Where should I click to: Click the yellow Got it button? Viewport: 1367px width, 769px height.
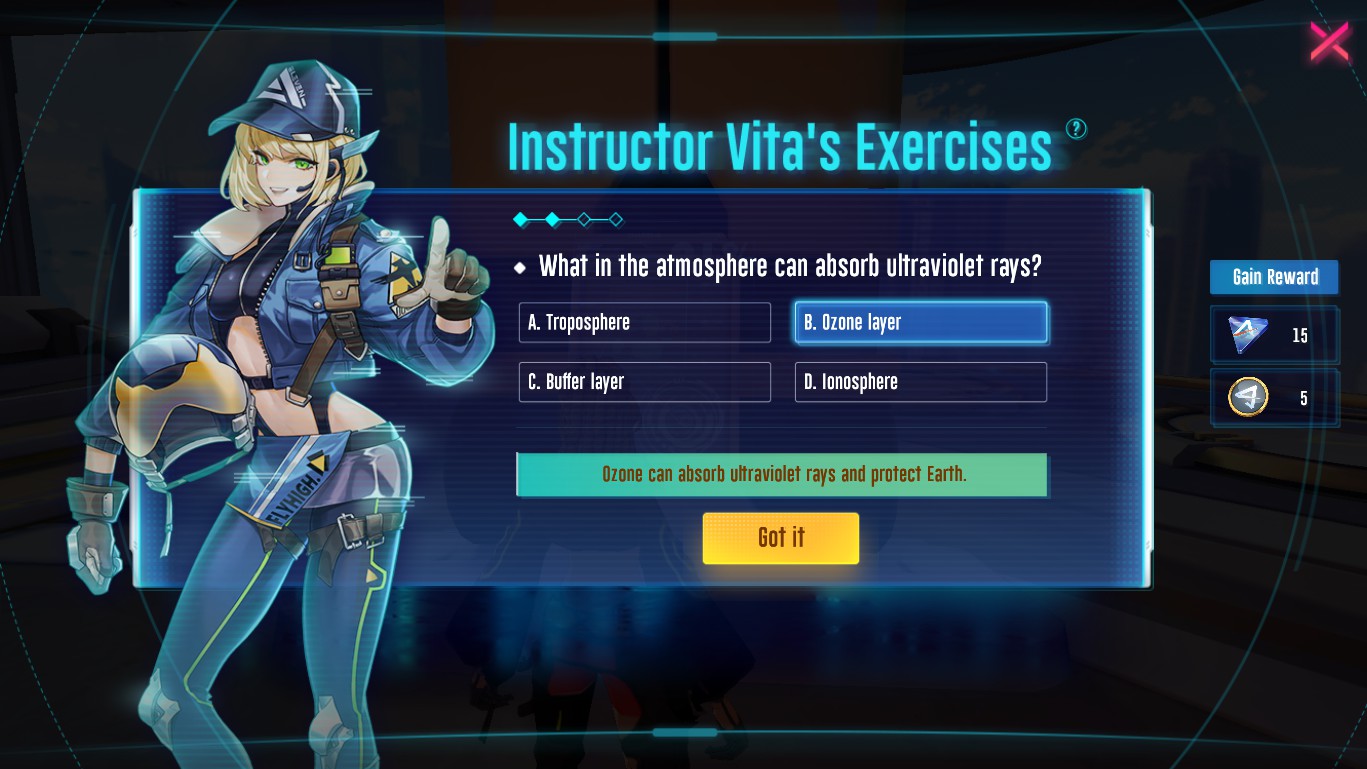[780, 538]
